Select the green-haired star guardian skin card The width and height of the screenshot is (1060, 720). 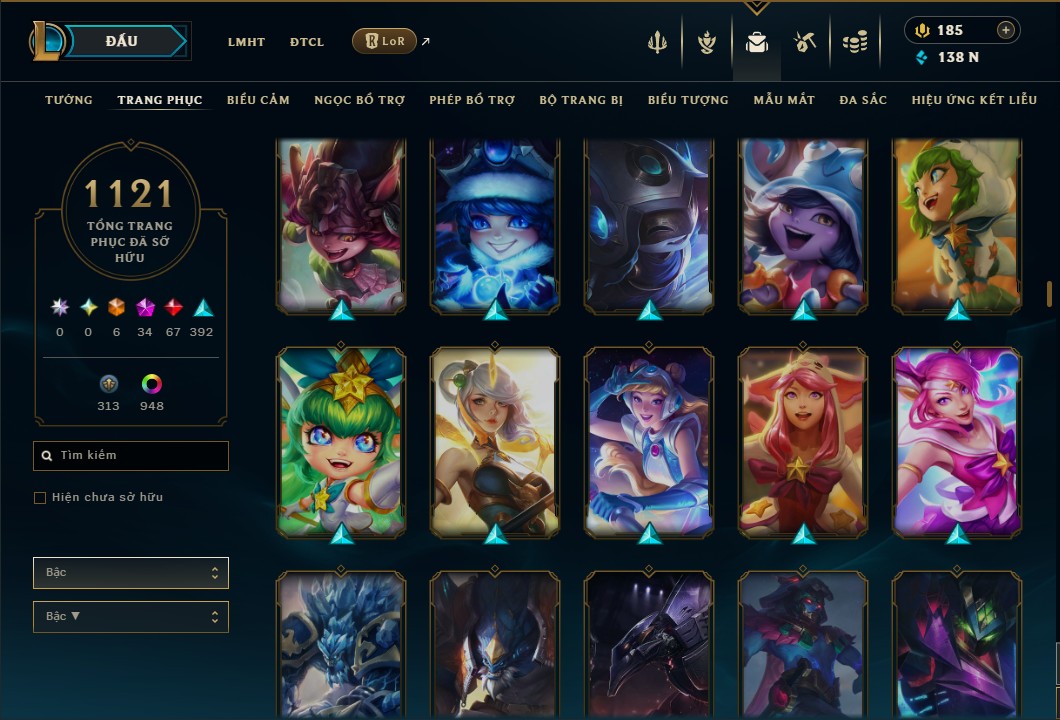[x=341, y=443]
